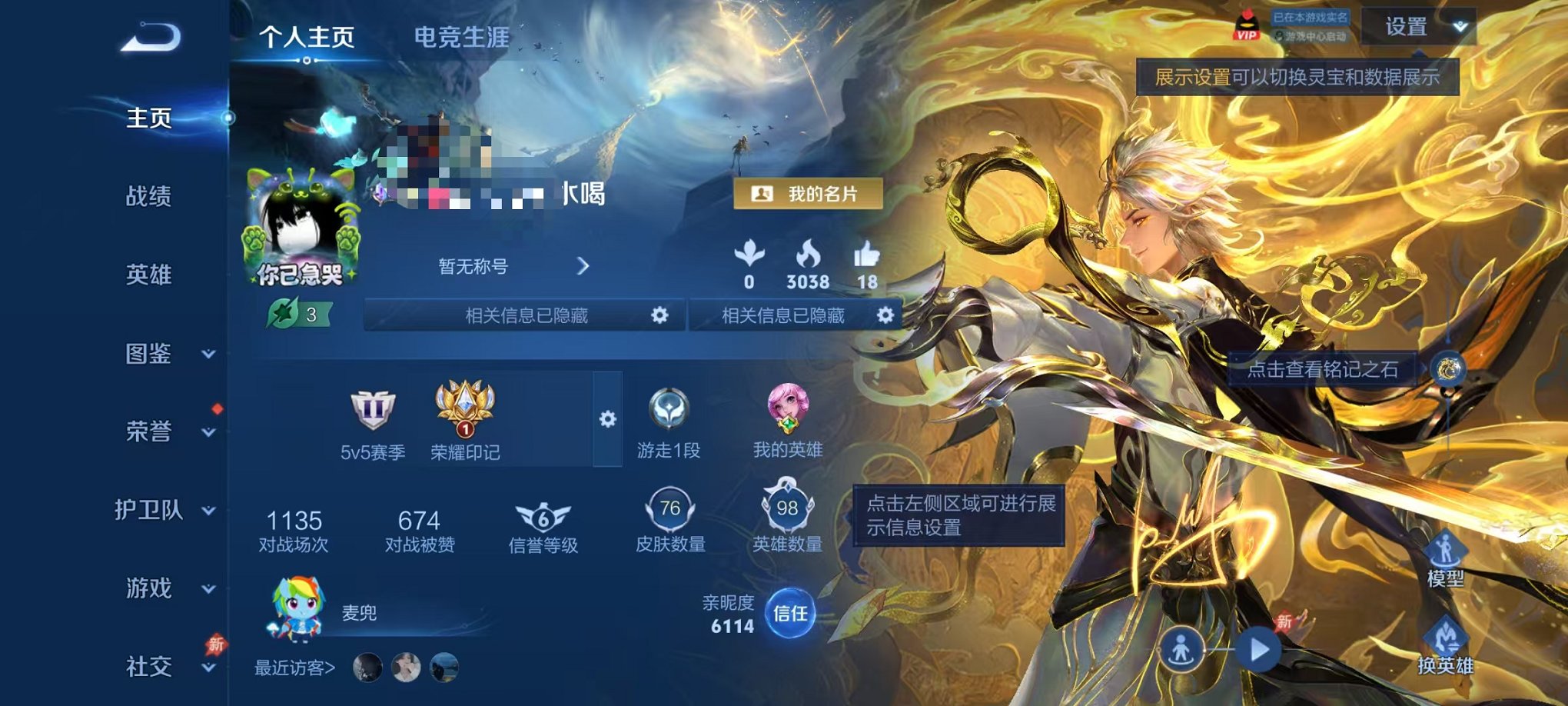Open hidden info settings via second gear

pos(884,315)
